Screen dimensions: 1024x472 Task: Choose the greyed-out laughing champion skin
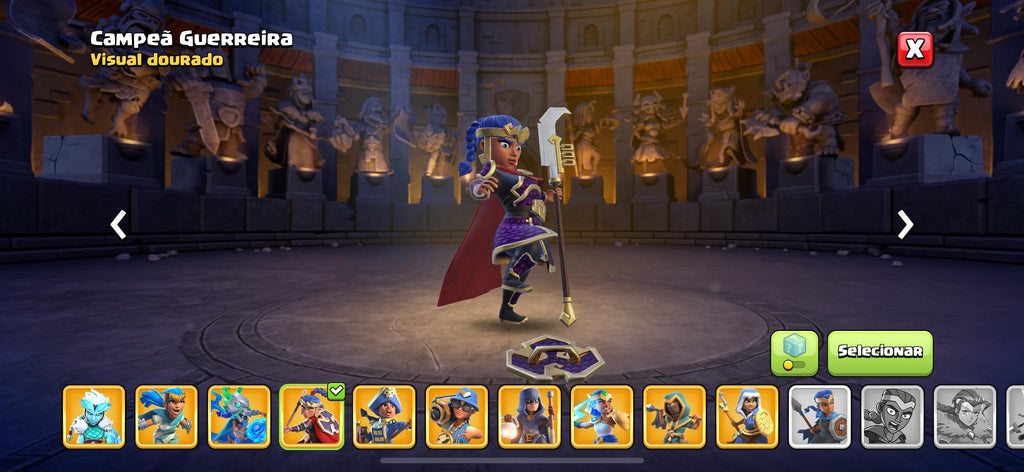(x=892, y=416)
